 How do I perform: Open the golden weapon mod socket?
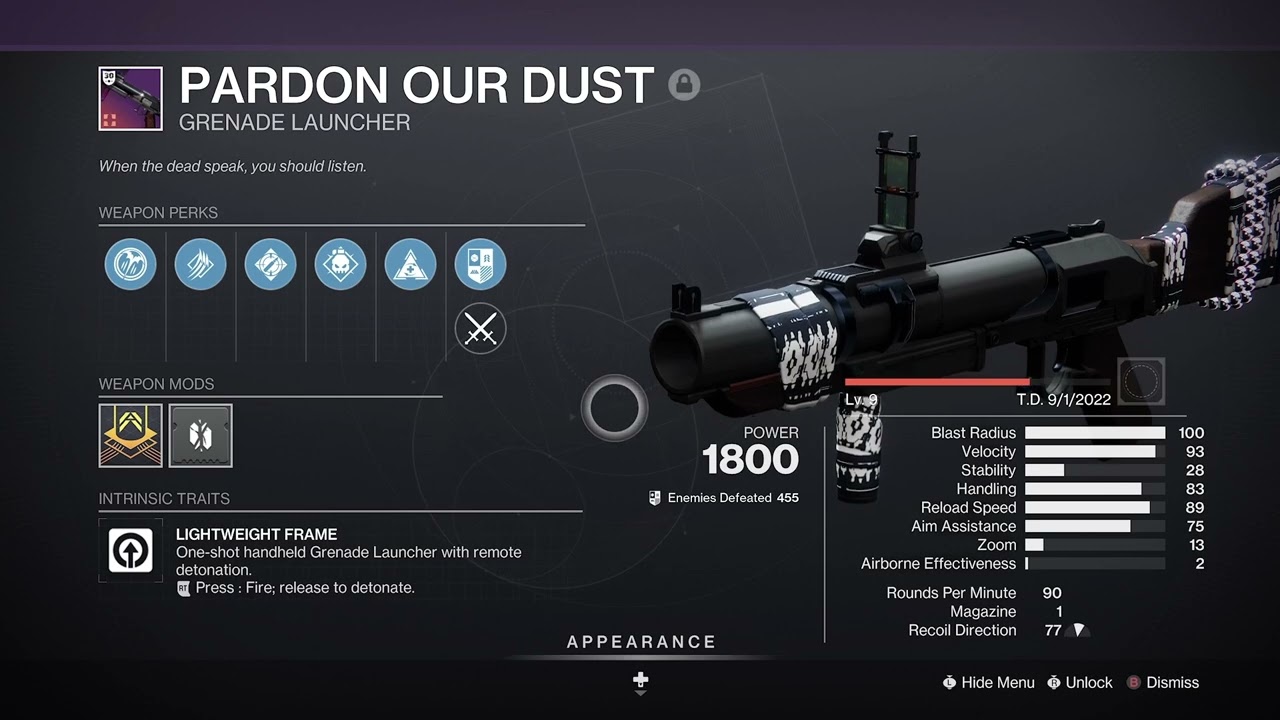(130, 435)
